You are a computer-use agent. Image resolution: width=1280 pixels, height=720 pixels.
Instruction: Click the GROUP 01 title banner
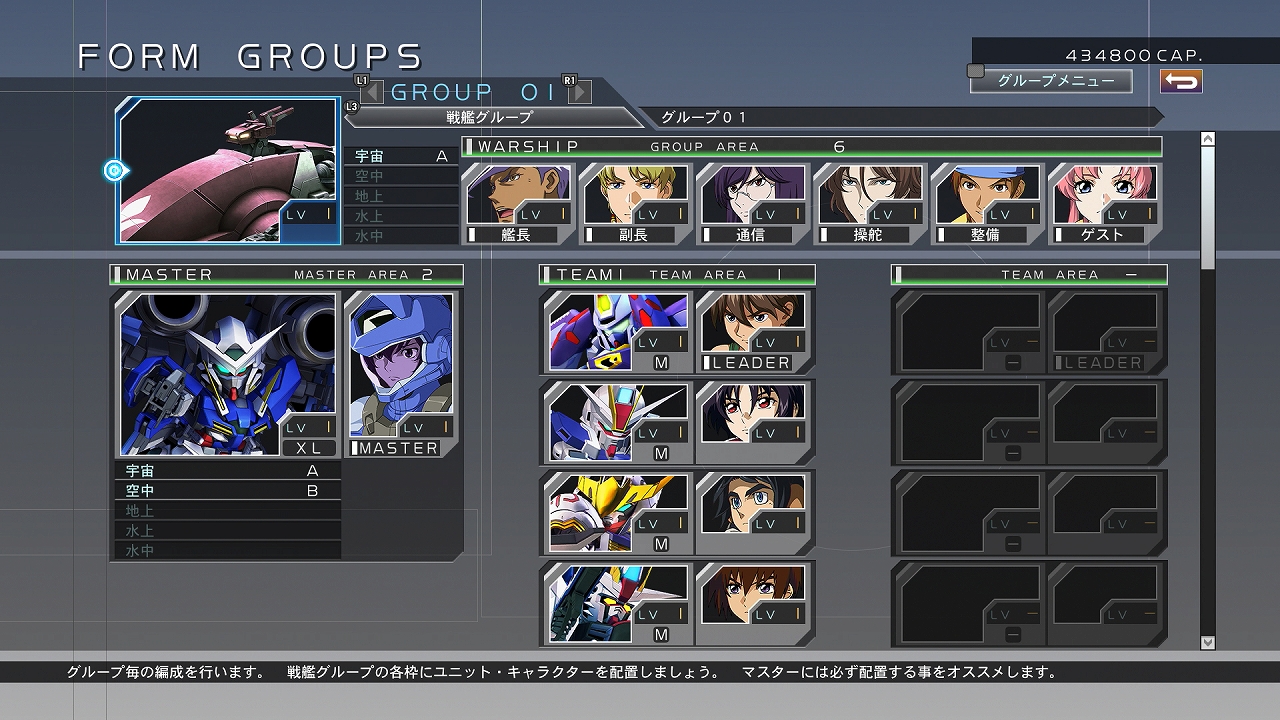[470, 91]
